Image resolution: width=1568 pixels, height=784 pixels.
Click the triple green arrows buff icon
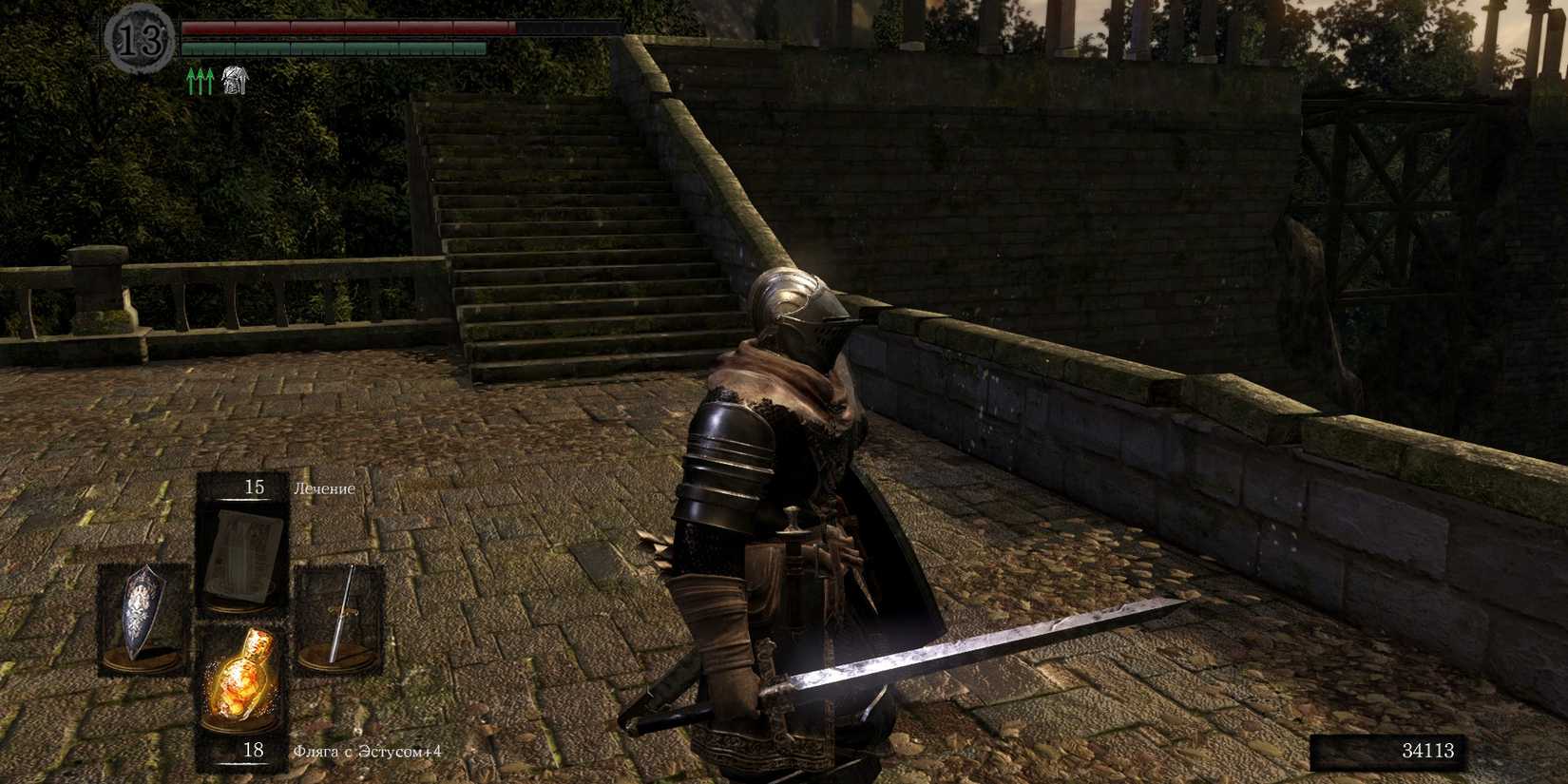200,81
